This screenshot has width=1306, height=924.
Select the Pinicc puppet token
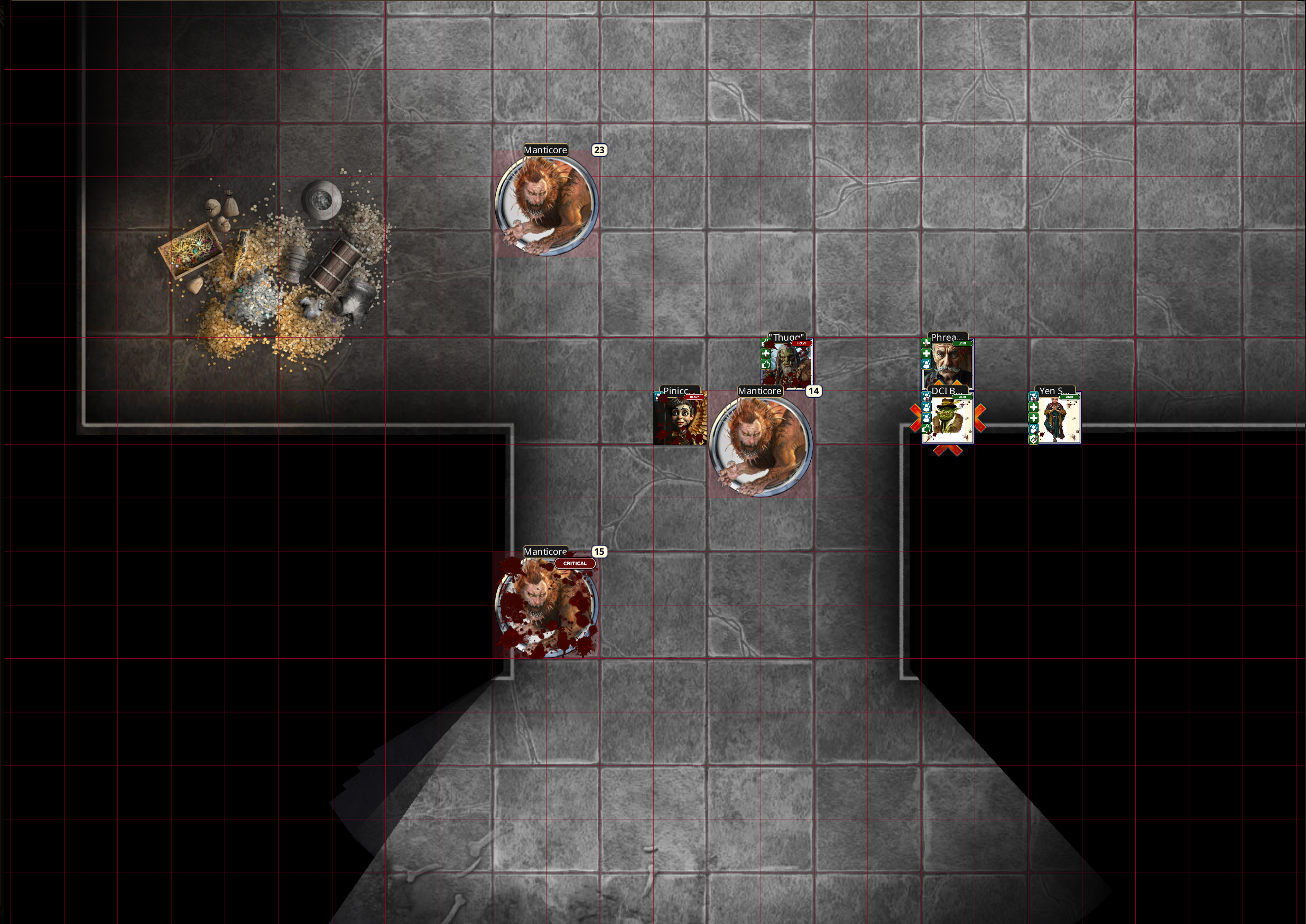click(x=681, y=419)
